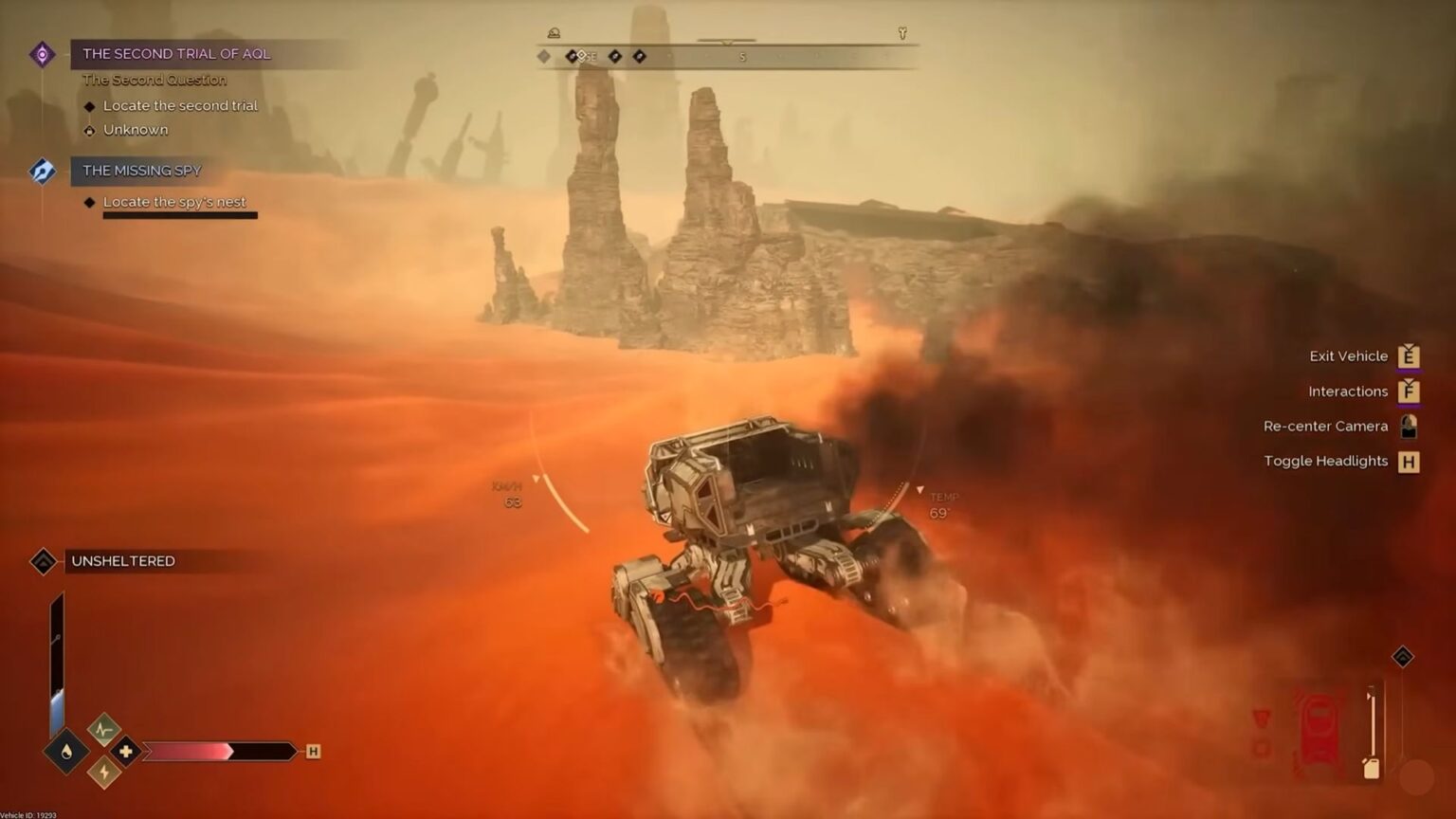Select the purple Second Trial of Aql quest icon

[42, 54]
